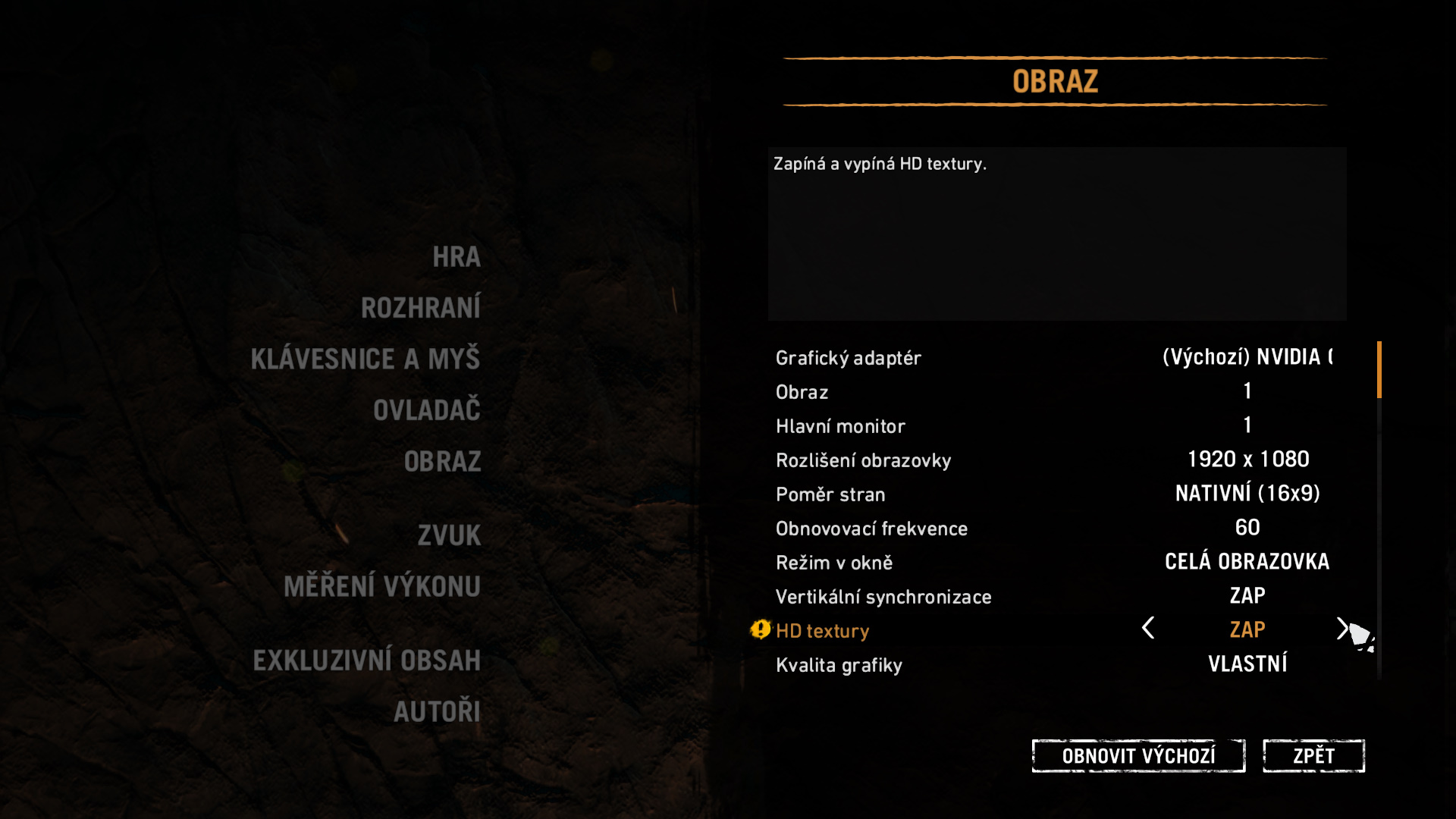Screen dimensions: 1456x819
Task: Select the Vertikální synchronizace row
Action: click(883, 597)
